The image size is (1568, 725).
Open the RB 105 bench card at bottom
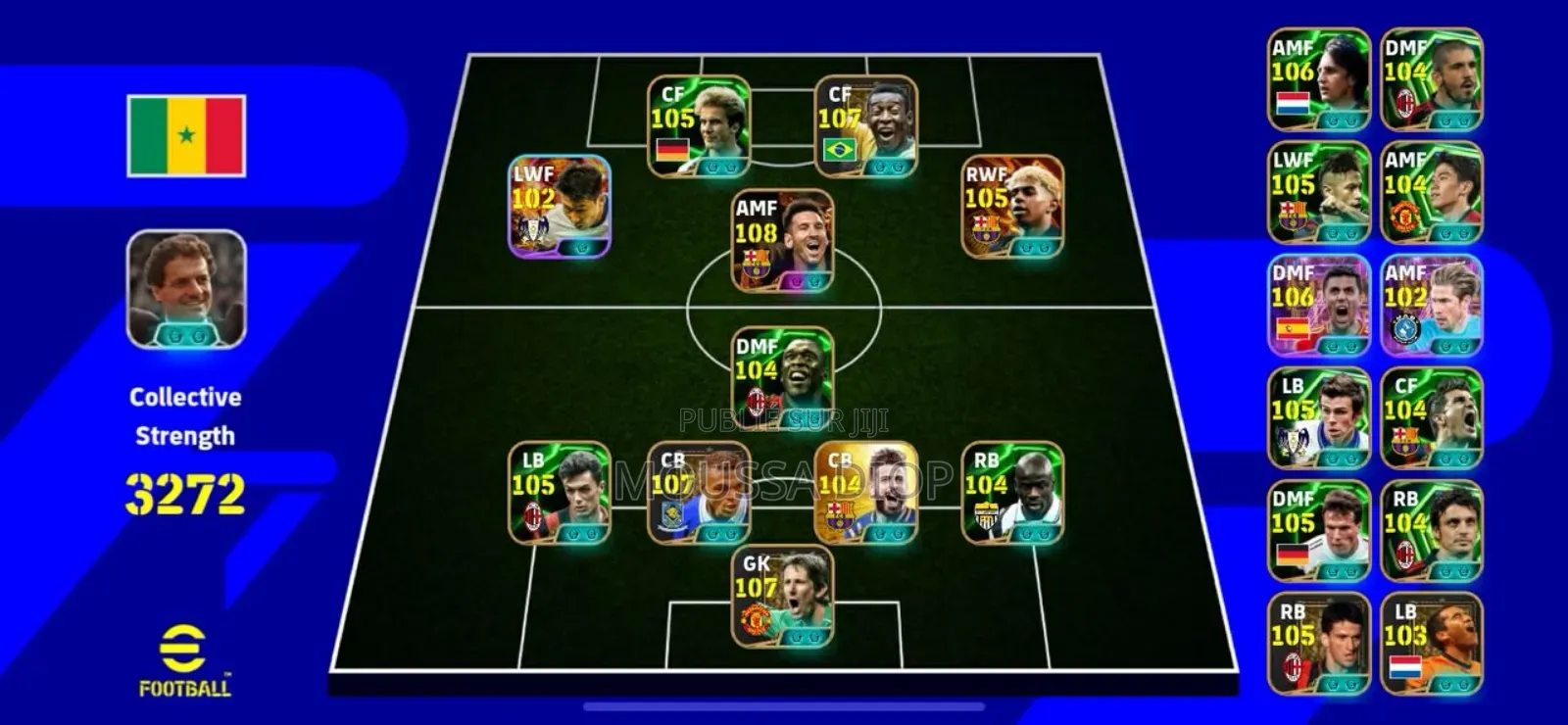coord(1318,642)
